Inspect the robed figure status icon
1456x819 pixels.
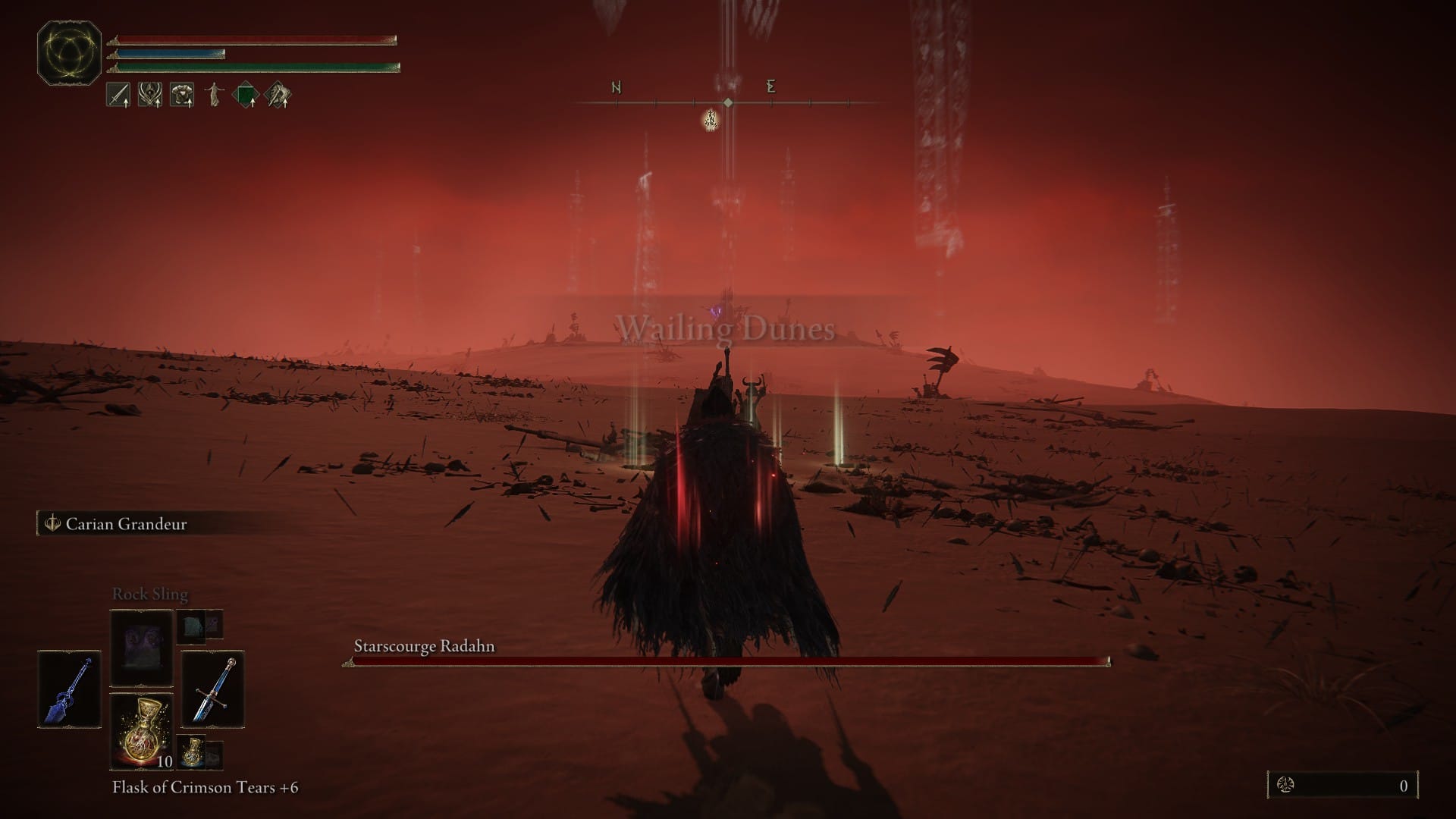[x=214, y=96]
